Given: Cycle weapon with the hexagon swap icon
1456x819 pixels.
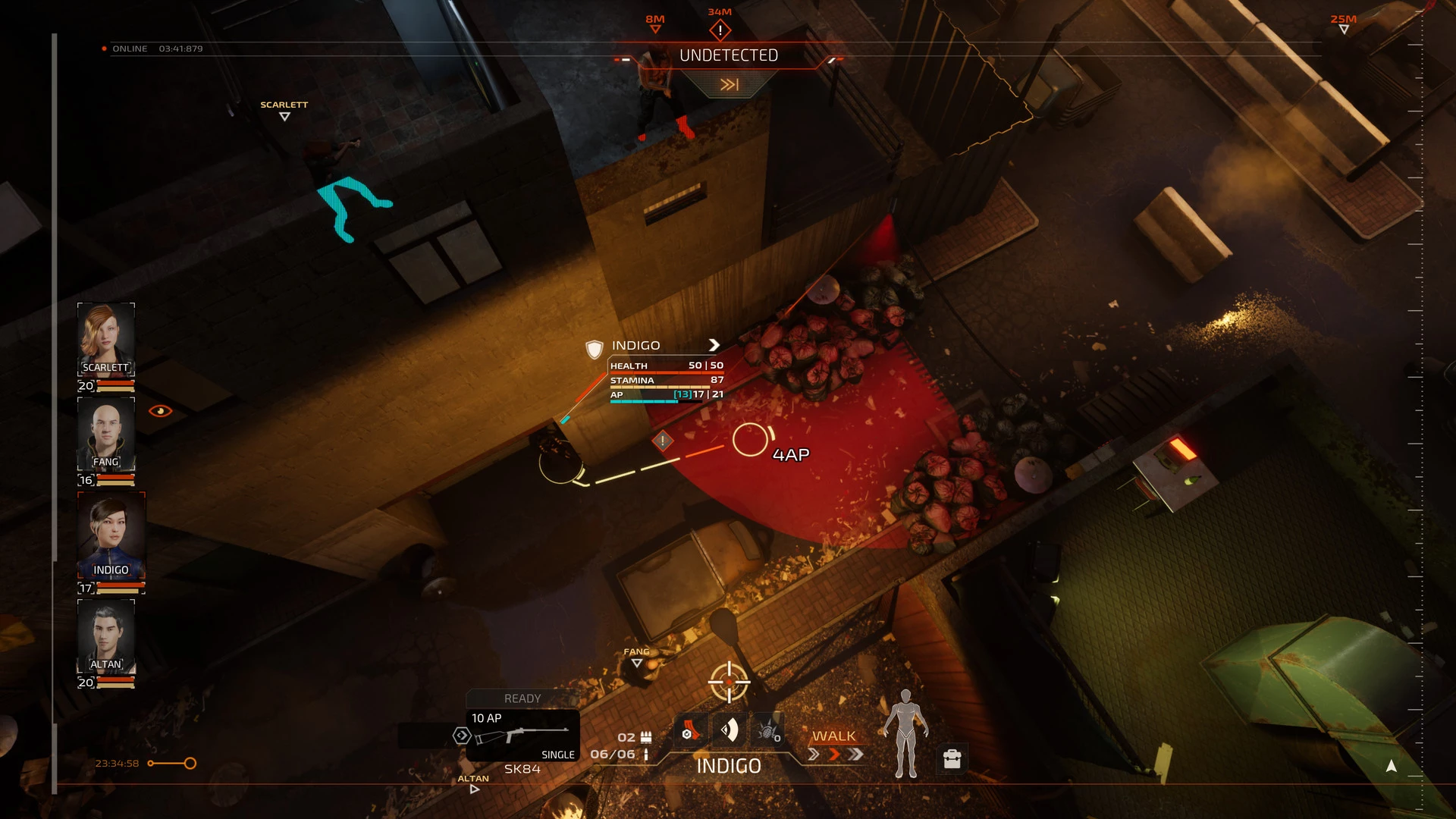Looking at the screenshot, I should click(461, 736).
